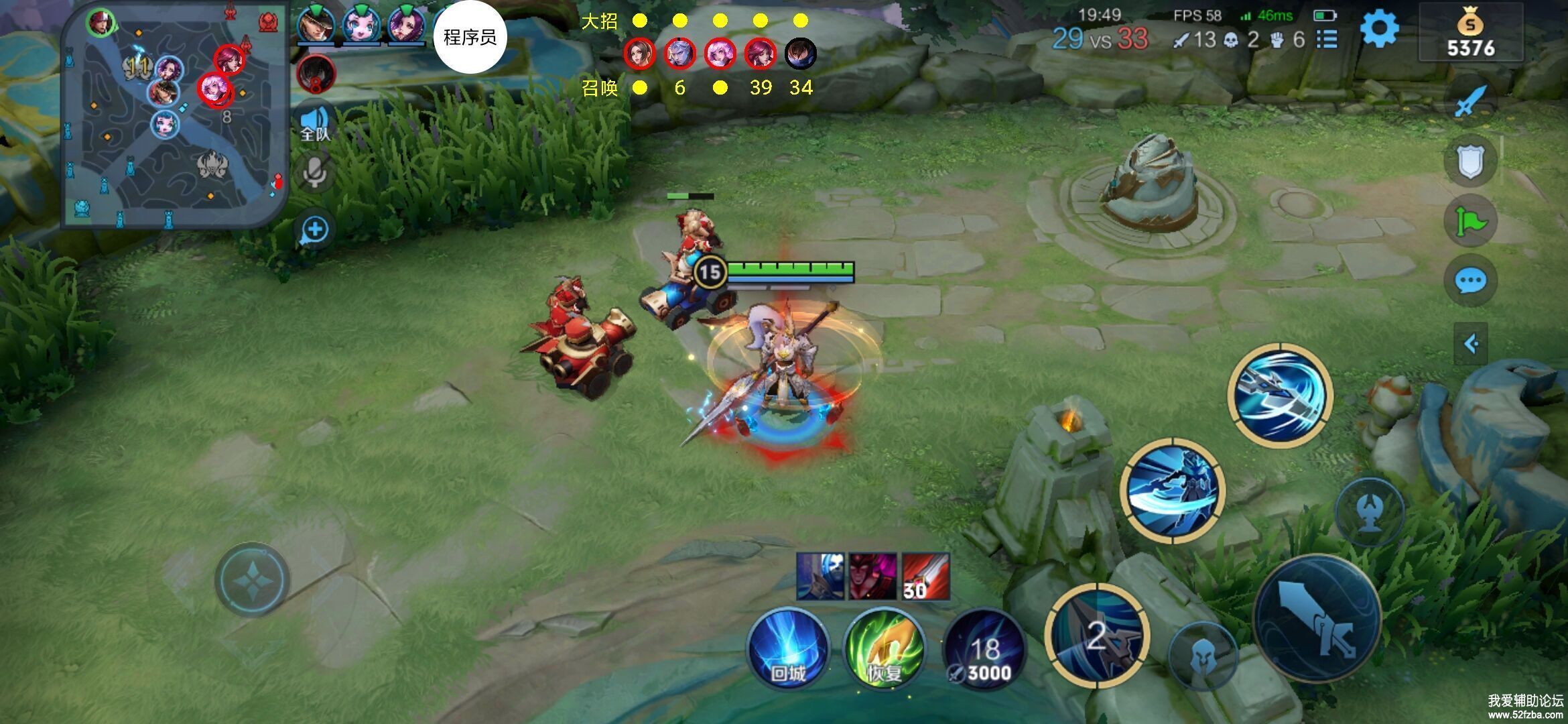Viewport: 1568px width, 724px height.
Task: Tap the first skill on cooldown showing 2
Action: (x=1097, y=636)
